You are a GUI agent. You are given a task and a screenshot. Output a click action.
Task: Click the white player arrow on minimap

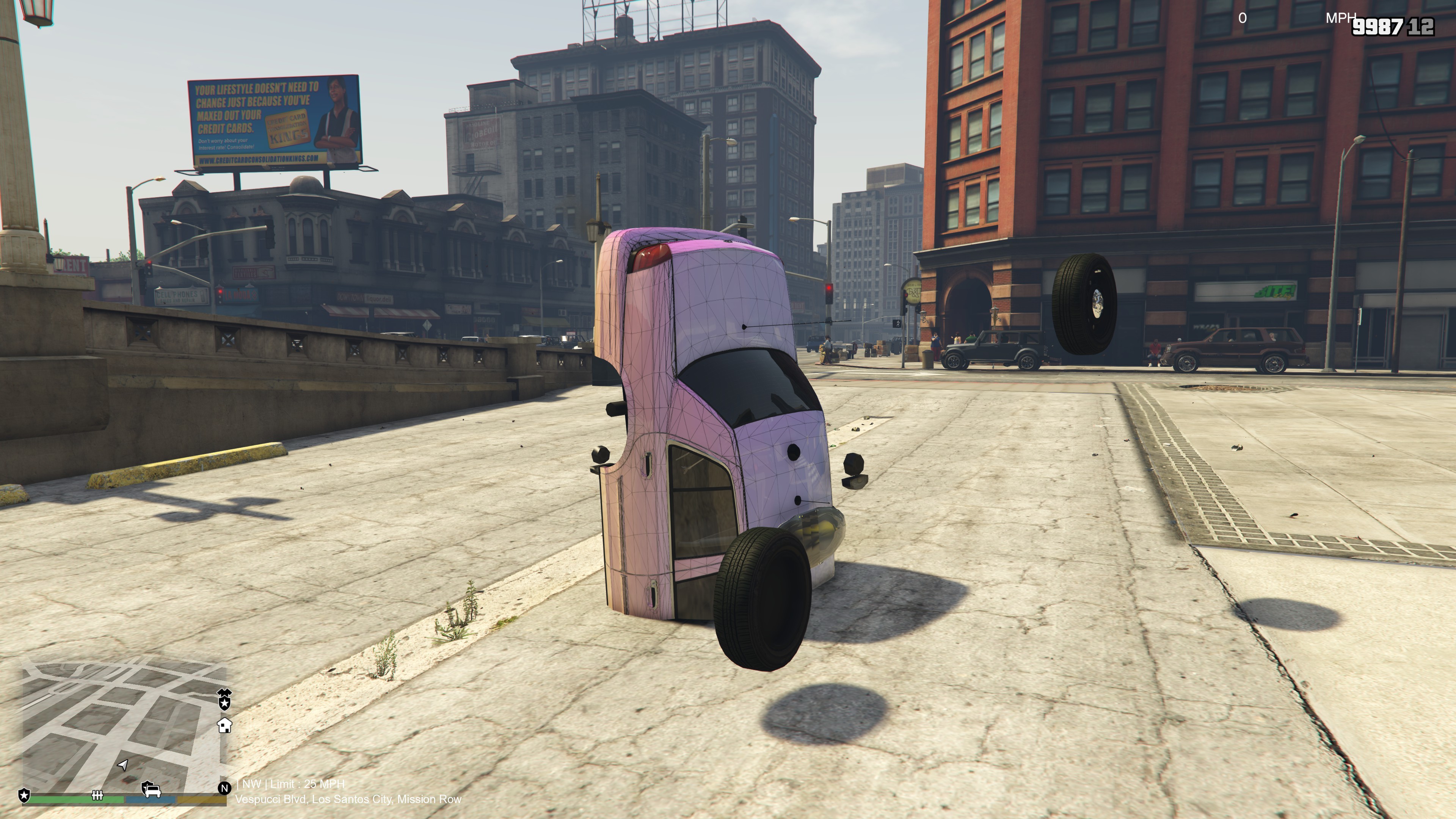pos(122,765)
